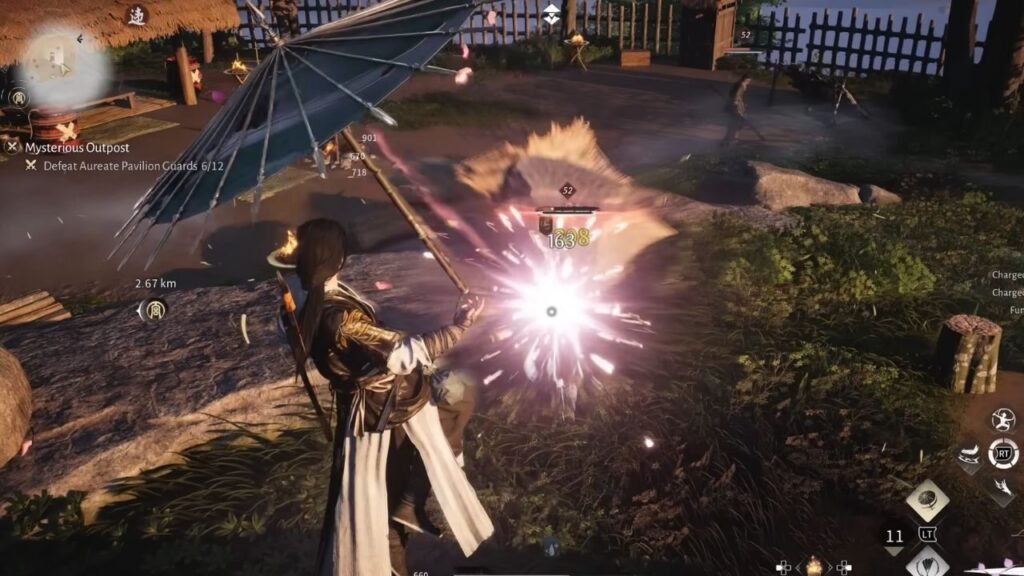Activate the archer stance skill icon
This screenshot has width=1024, height=576.
coord(1002,420)
